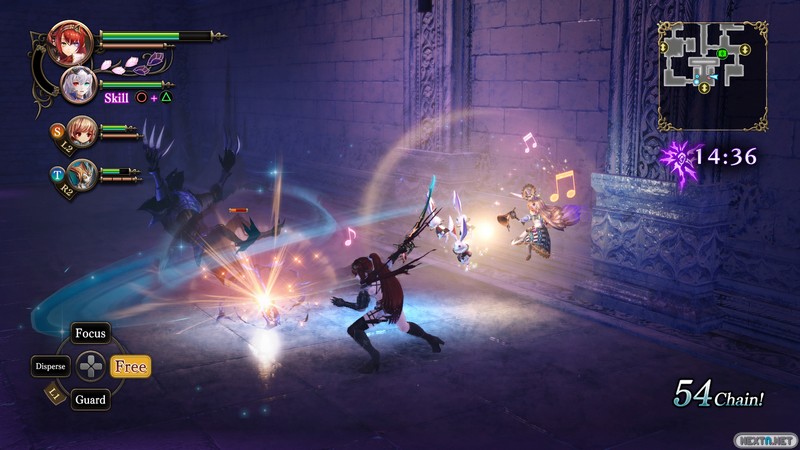Open the dungeon minimap
This screenshot has height=450, width=800.
tap(712, 75)
